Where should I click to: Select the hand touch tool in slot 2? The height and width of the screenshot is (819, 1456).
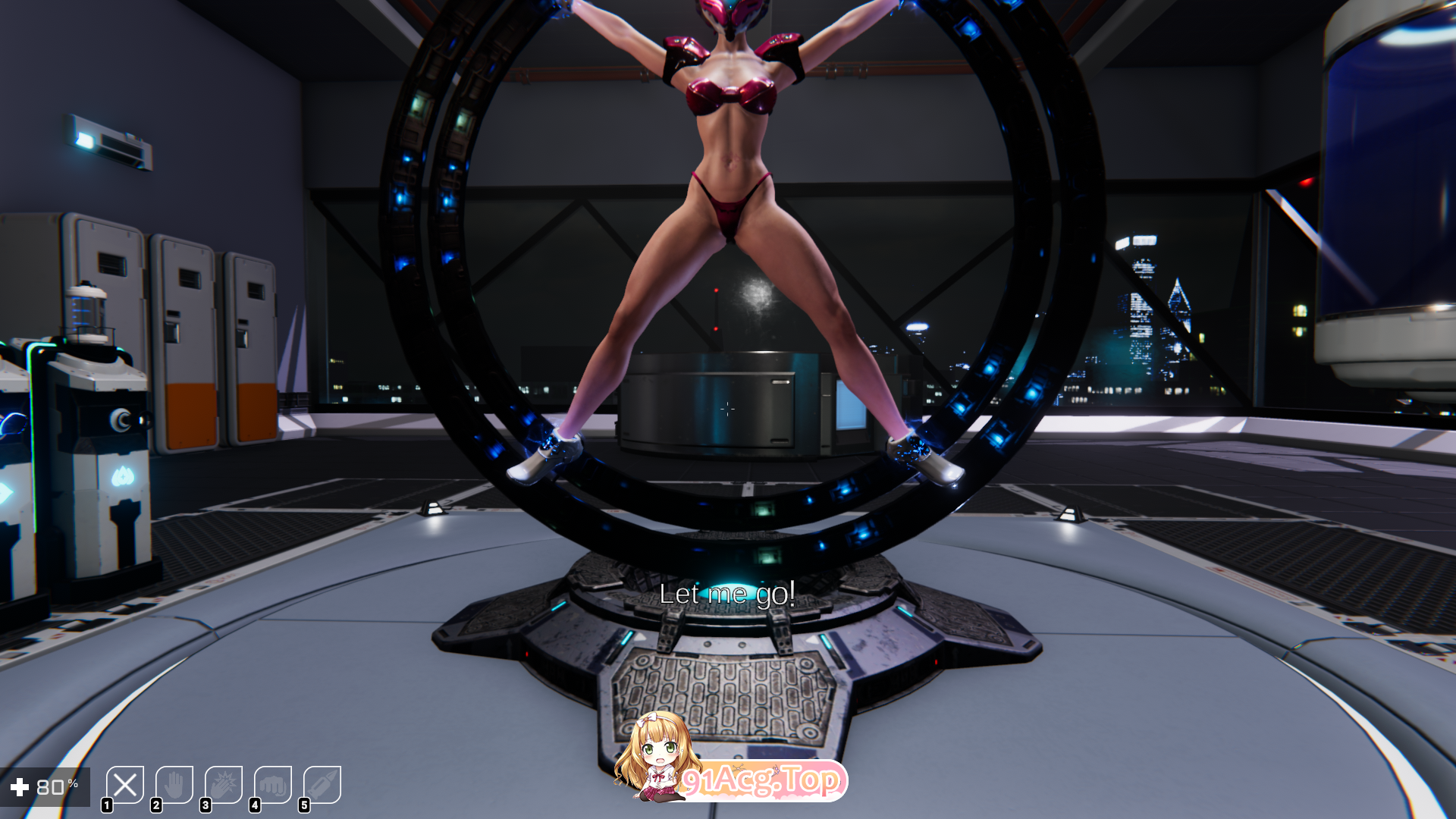(x=174, y=786)
